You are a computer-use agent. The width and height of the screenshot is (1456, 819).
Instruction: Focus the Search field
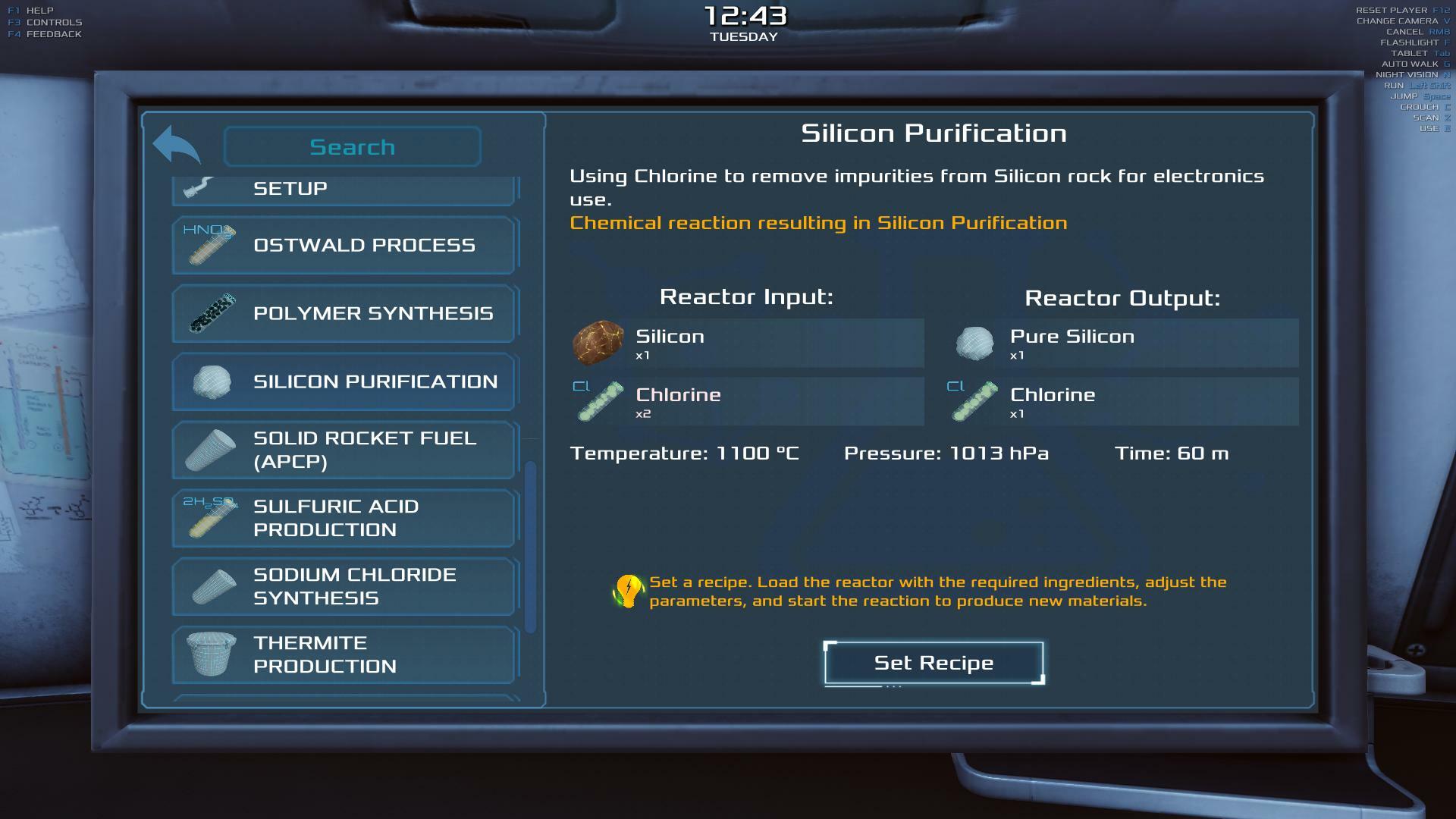click(352, 146)
